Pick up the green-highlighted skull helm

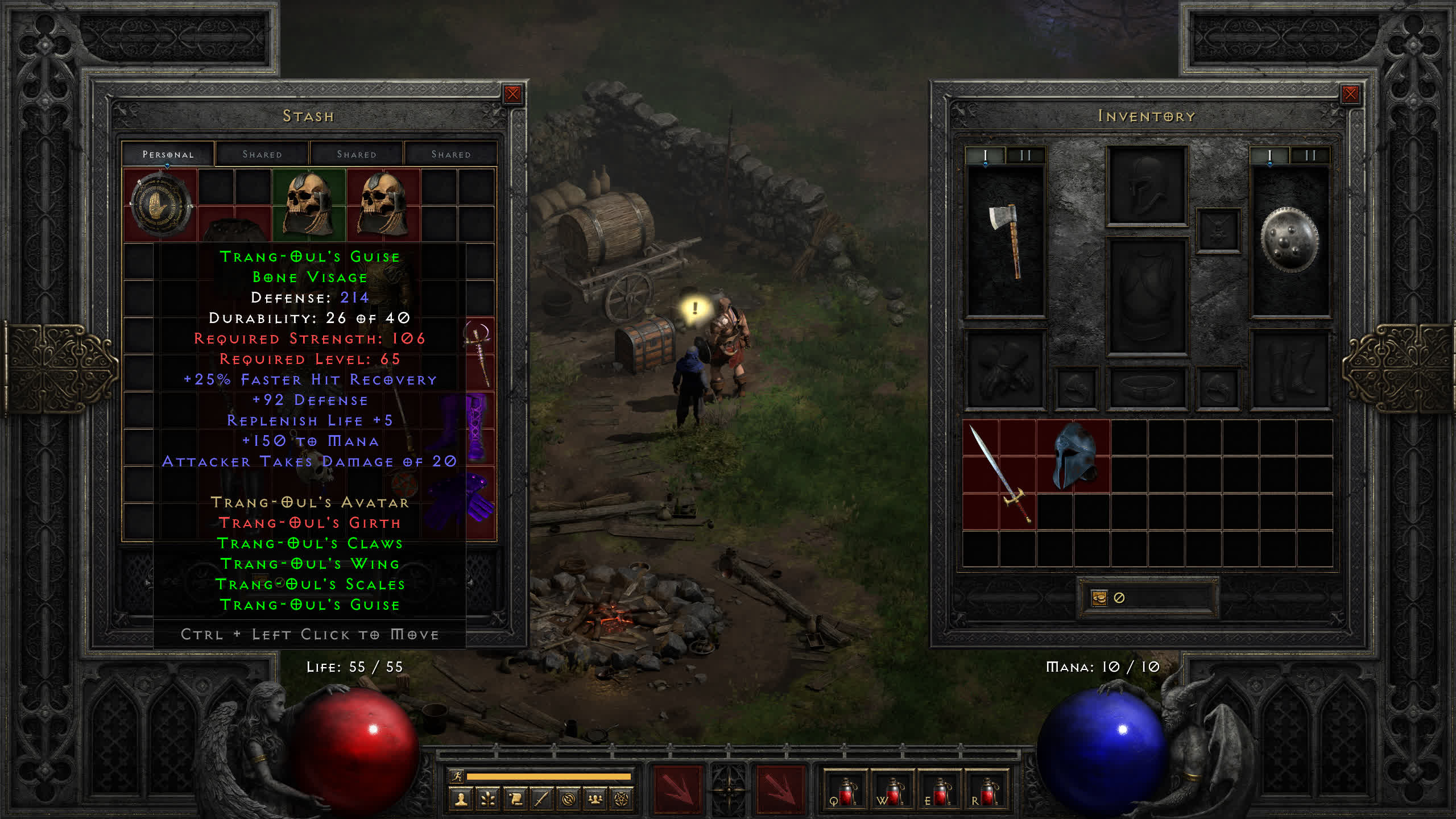[x=309, y=204]
